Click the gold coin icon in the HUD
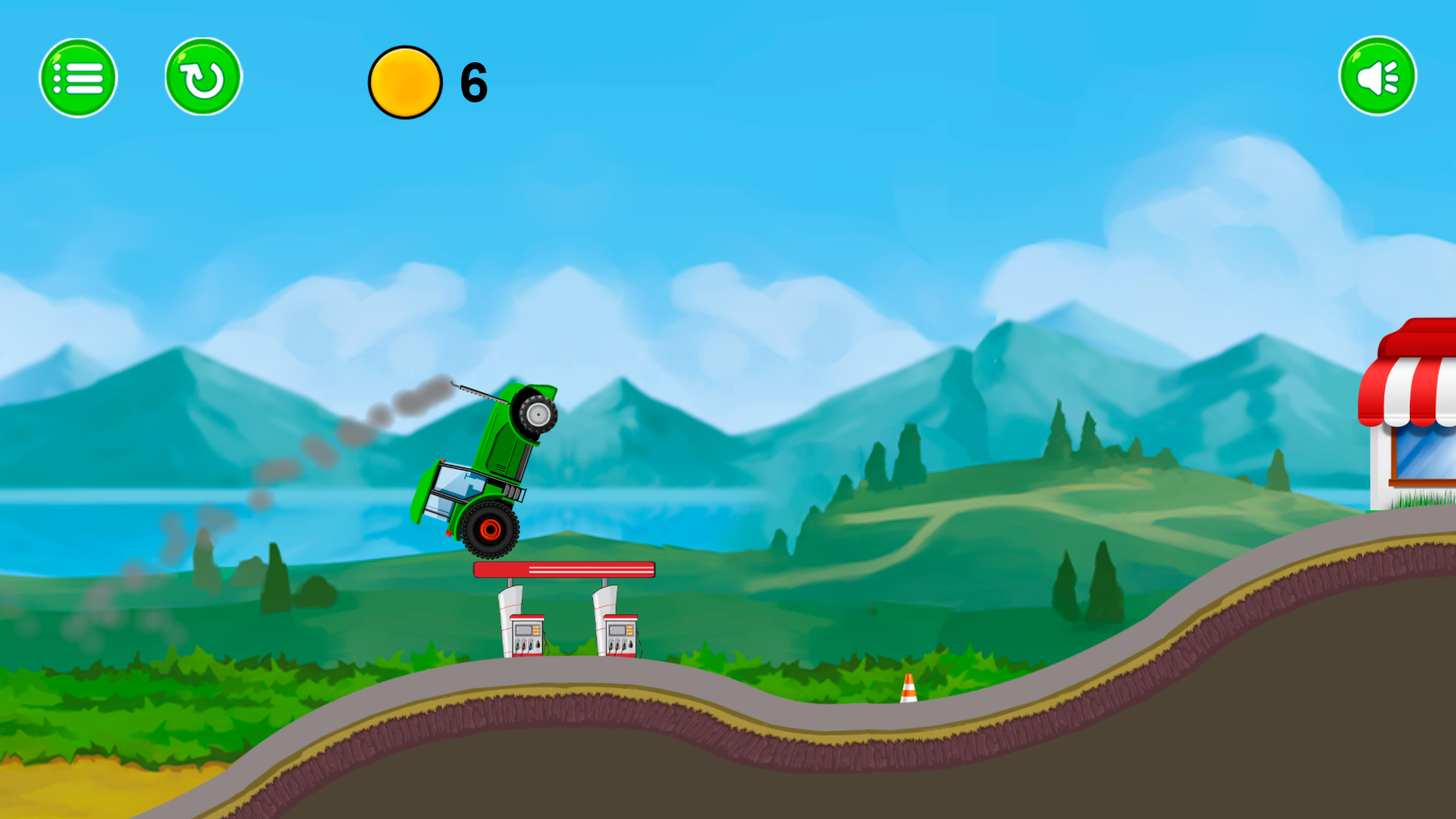This screenshot has width=1456, height=819. click(405, 82)
